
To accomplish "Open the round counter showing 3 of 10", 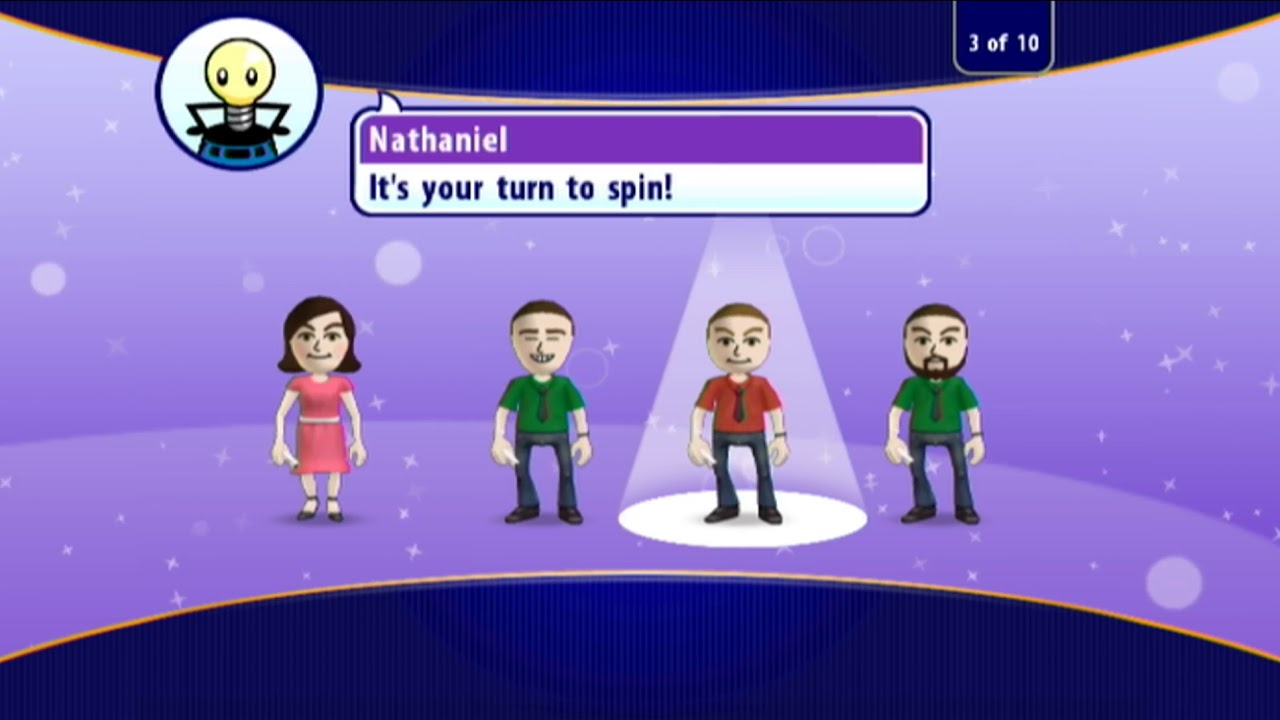I will point(1003,41).
